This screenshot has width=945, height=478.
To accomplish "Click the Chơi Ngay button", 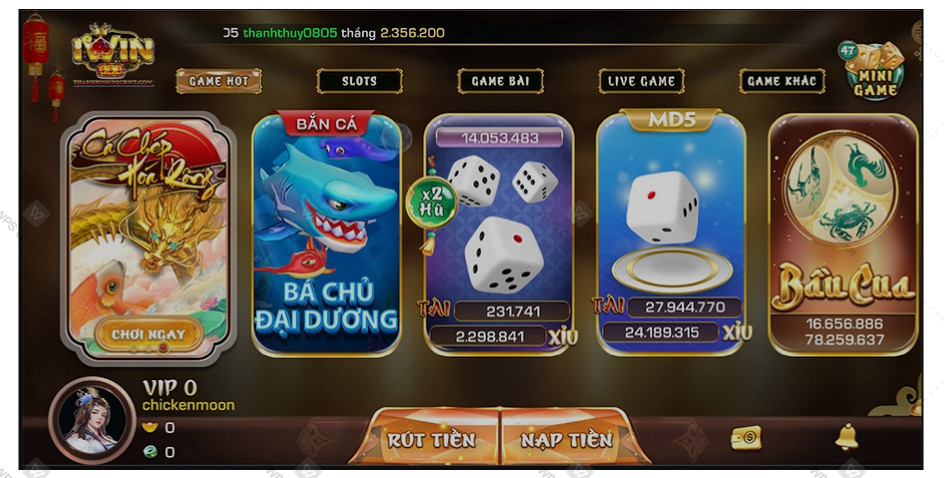I will (x=148, y=332).
